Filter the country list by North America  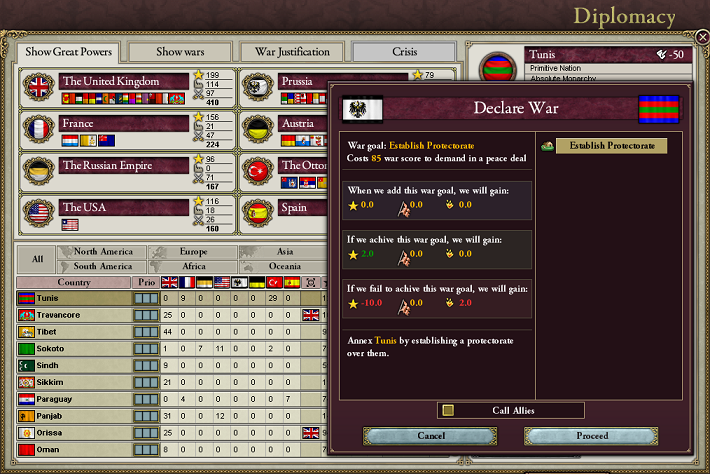click(x=103, y=252)
